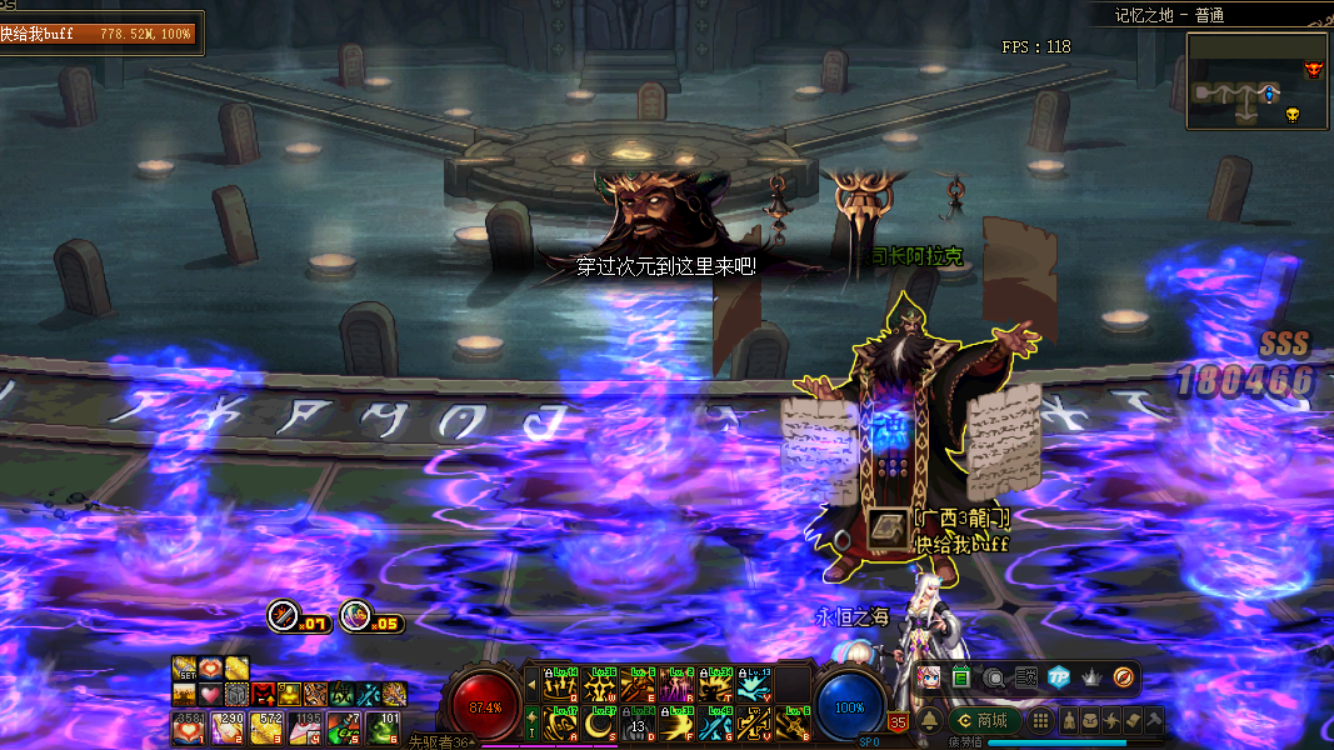1334x750 pixels.
Task: Open the hammer icon menu
Action: point(1153,721)
